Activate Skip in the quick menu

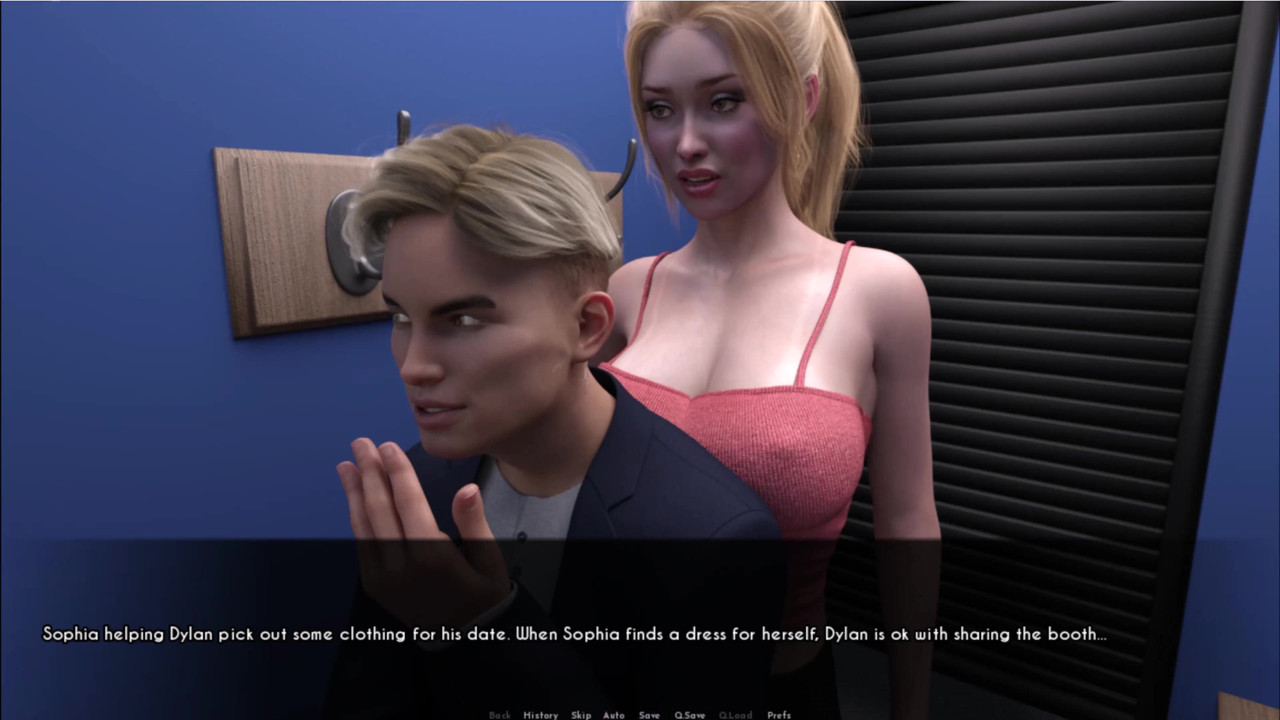click(581, 715)
